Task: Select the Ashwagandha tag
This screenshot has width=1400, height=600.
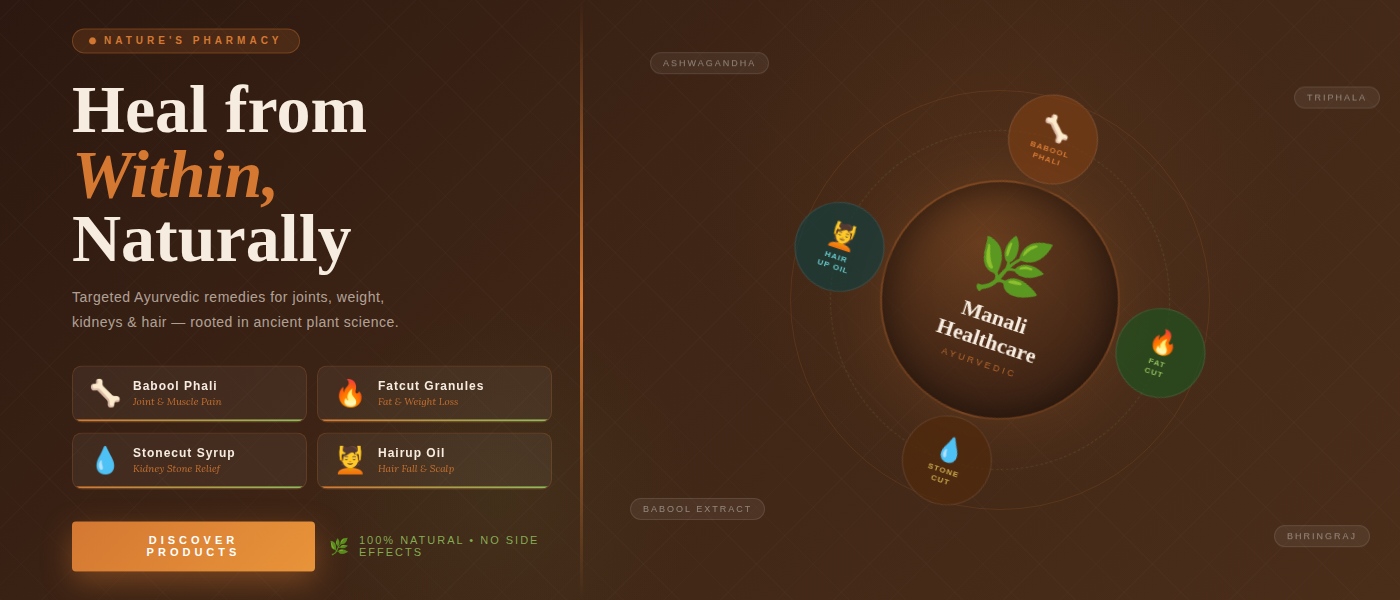Action: click(x=709, y=63)
